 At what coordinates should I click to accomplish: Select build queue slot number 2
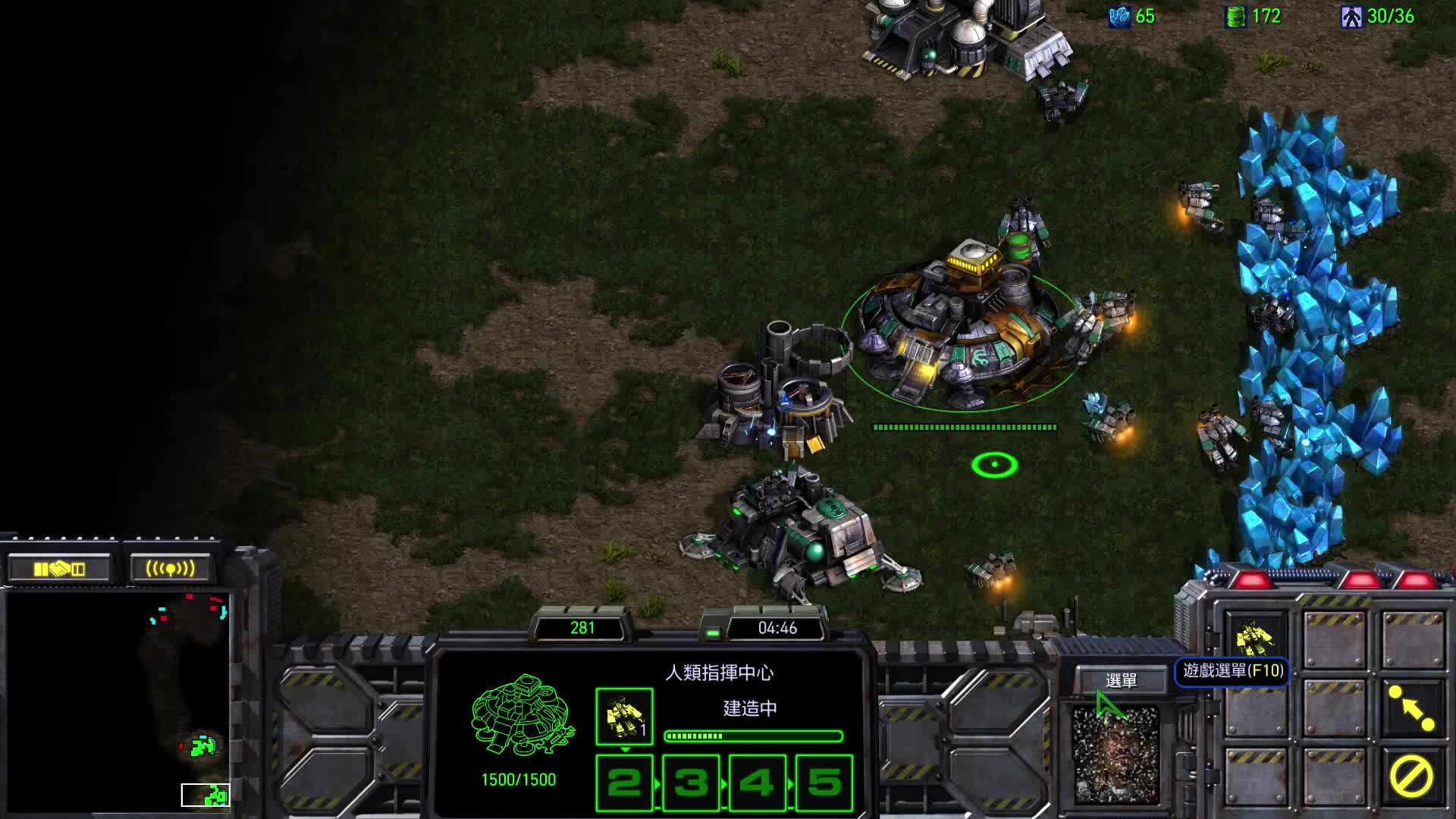coord(624,783)
